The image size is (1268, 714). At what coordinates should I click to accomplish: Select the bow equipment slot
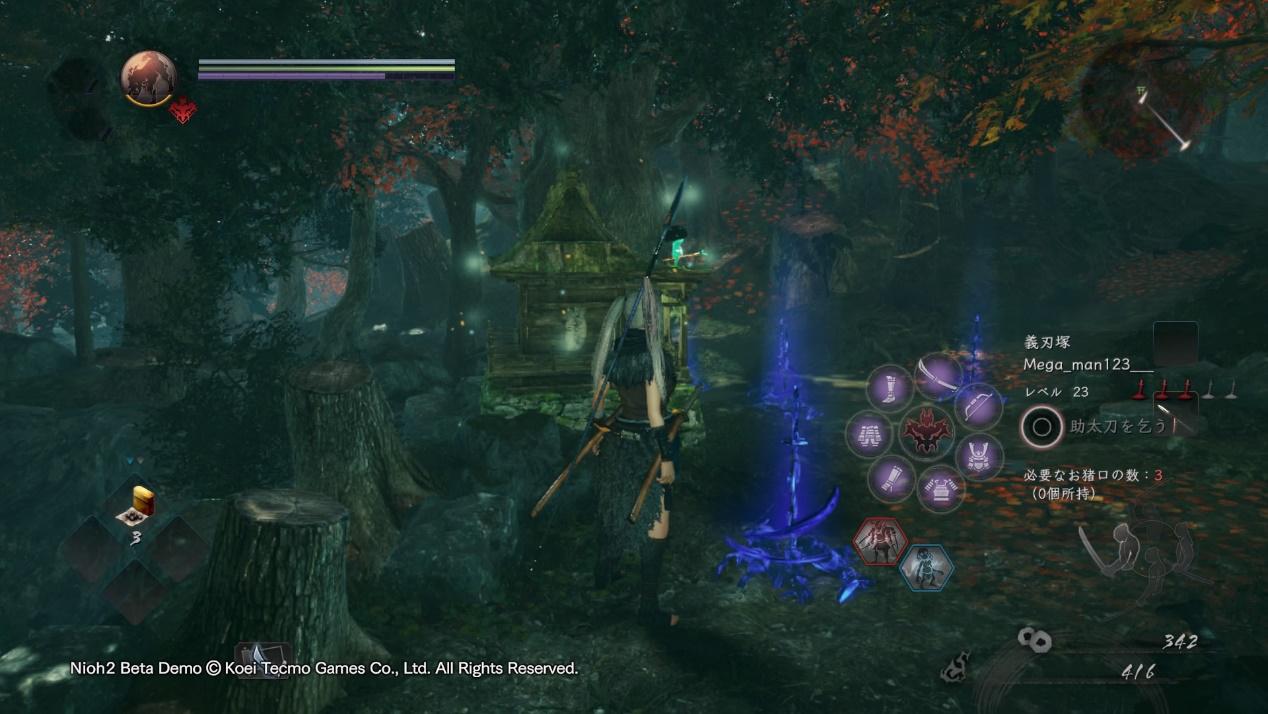(978, 405)
